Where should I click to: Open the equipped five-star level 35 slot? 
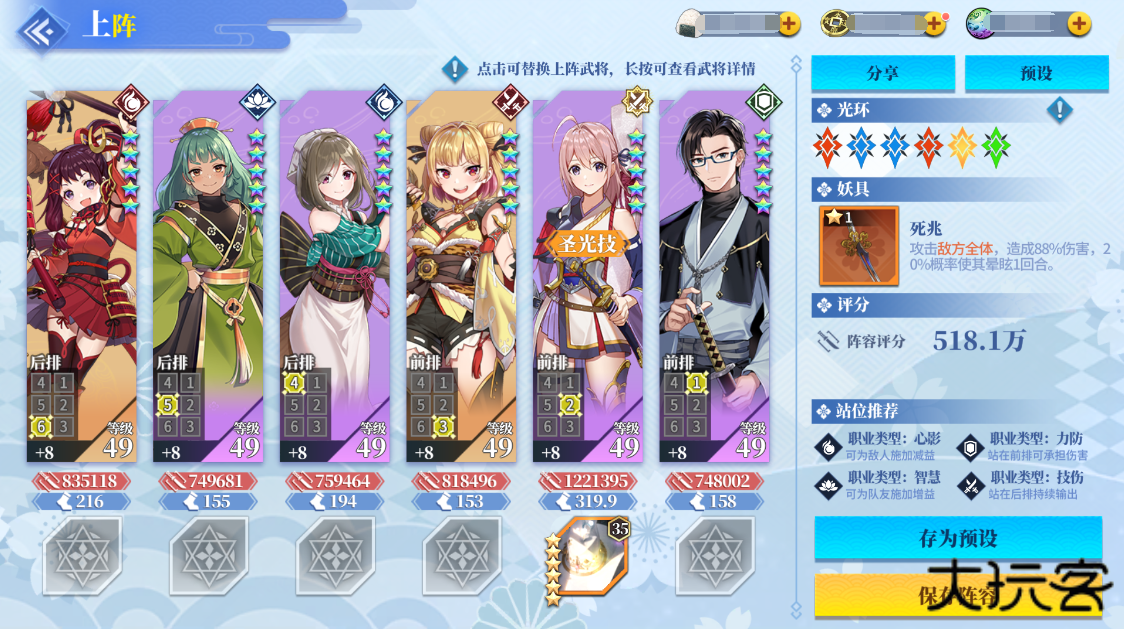[589, 558]
